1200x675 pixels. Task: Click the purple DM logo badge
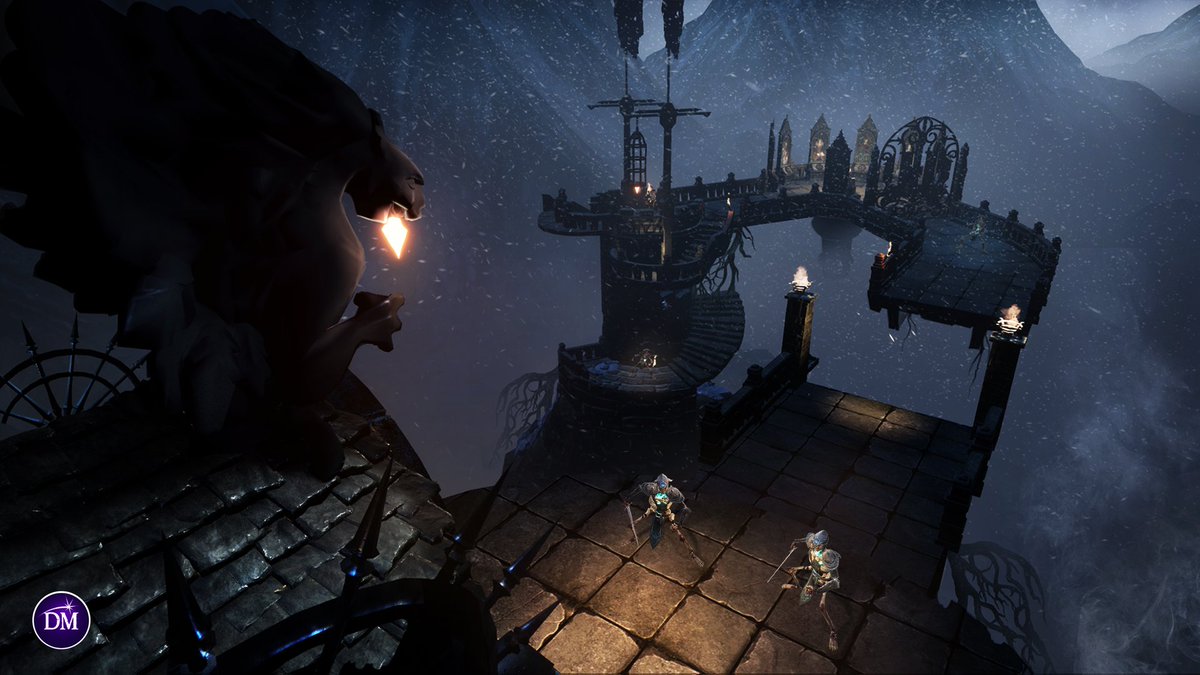[x=61, y=620]
